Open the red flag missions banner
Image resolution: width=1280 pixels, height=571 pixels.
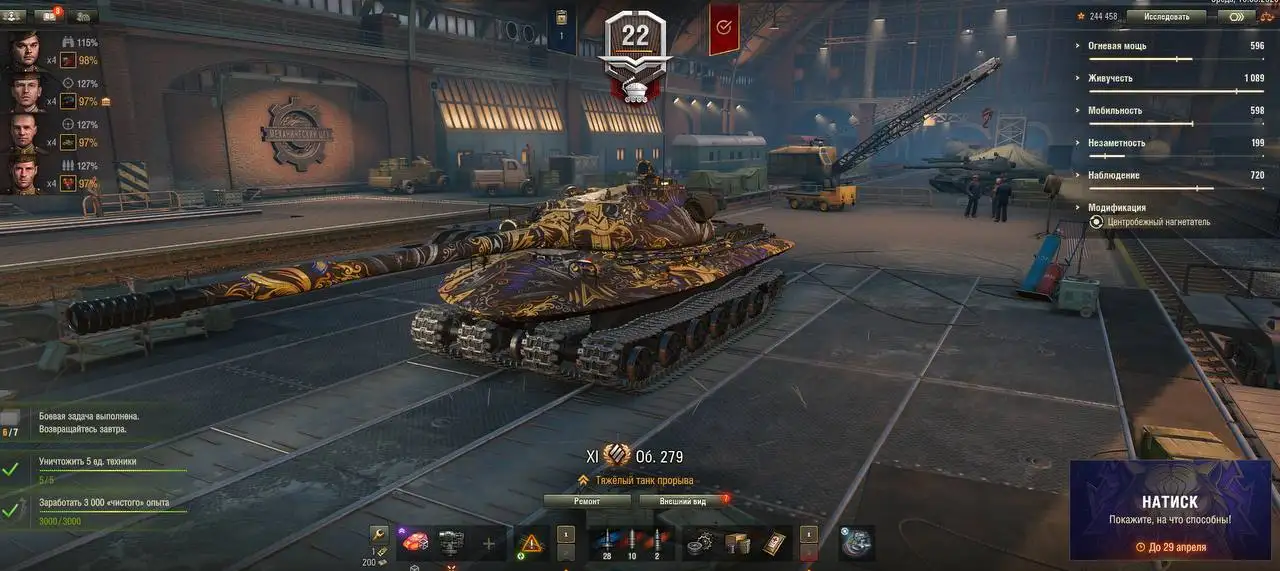[724, 27]
